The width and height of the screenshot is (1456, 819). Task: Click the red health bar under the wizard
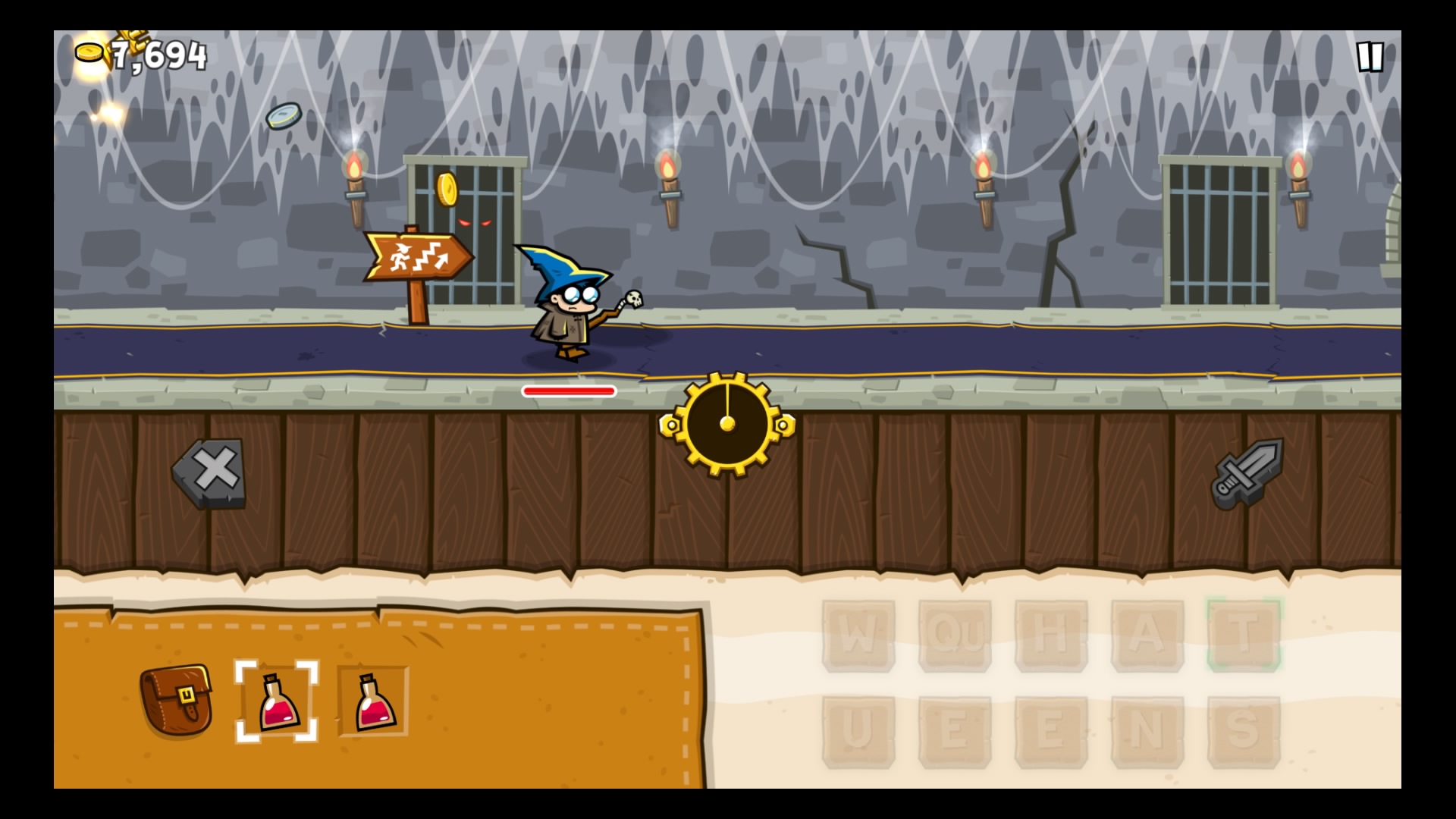point(568,390)
